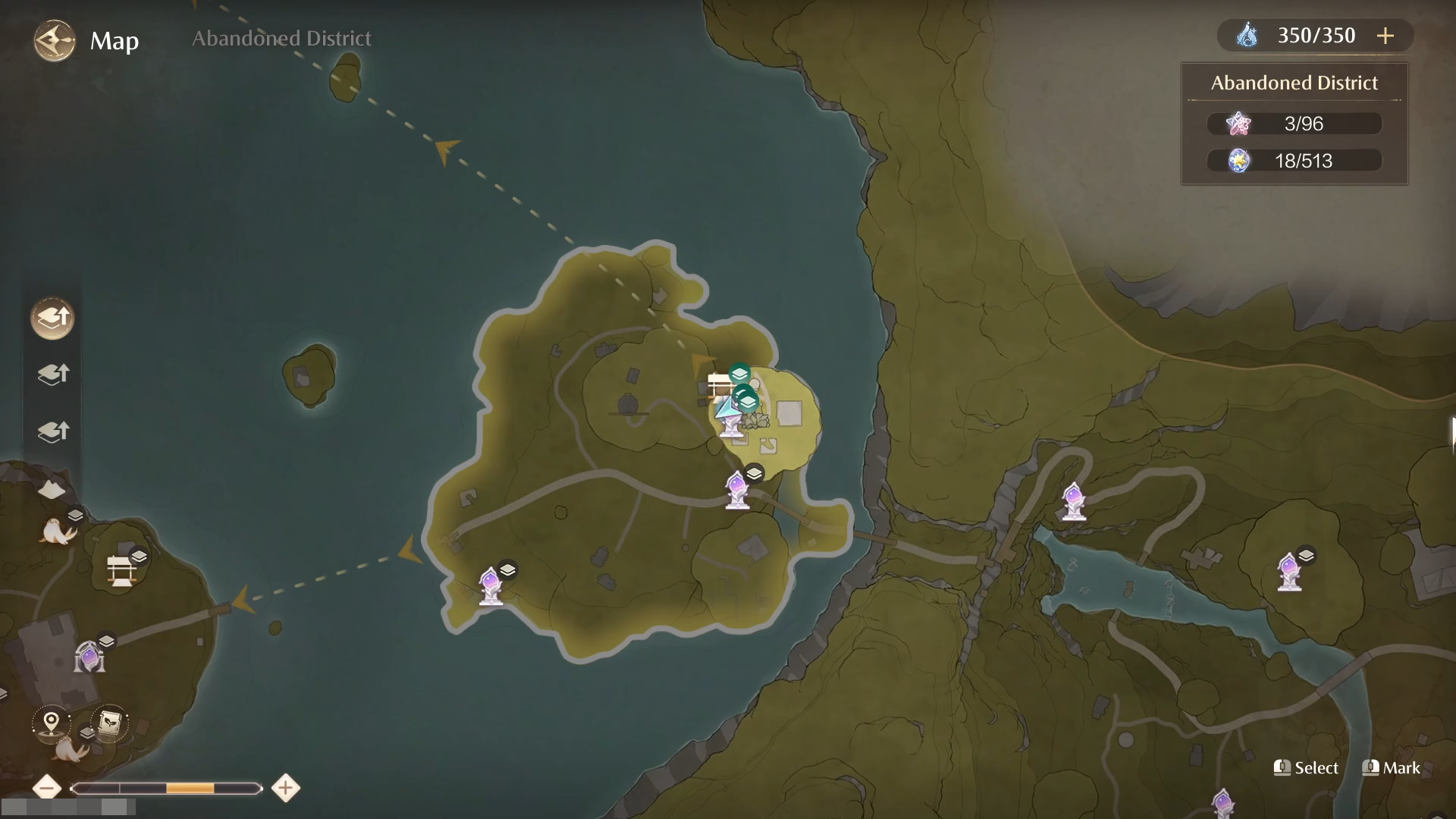
Task: Click the star collectible icon showing 3/96
Action: tap(1239, 123)
